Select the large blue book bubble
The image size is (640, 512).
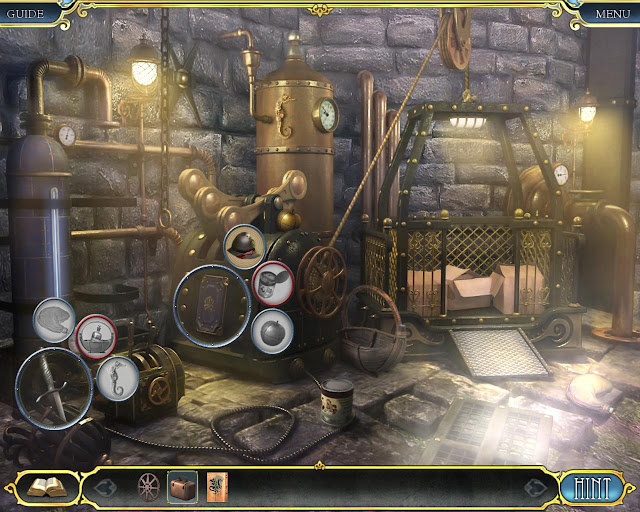coord(212,304)
